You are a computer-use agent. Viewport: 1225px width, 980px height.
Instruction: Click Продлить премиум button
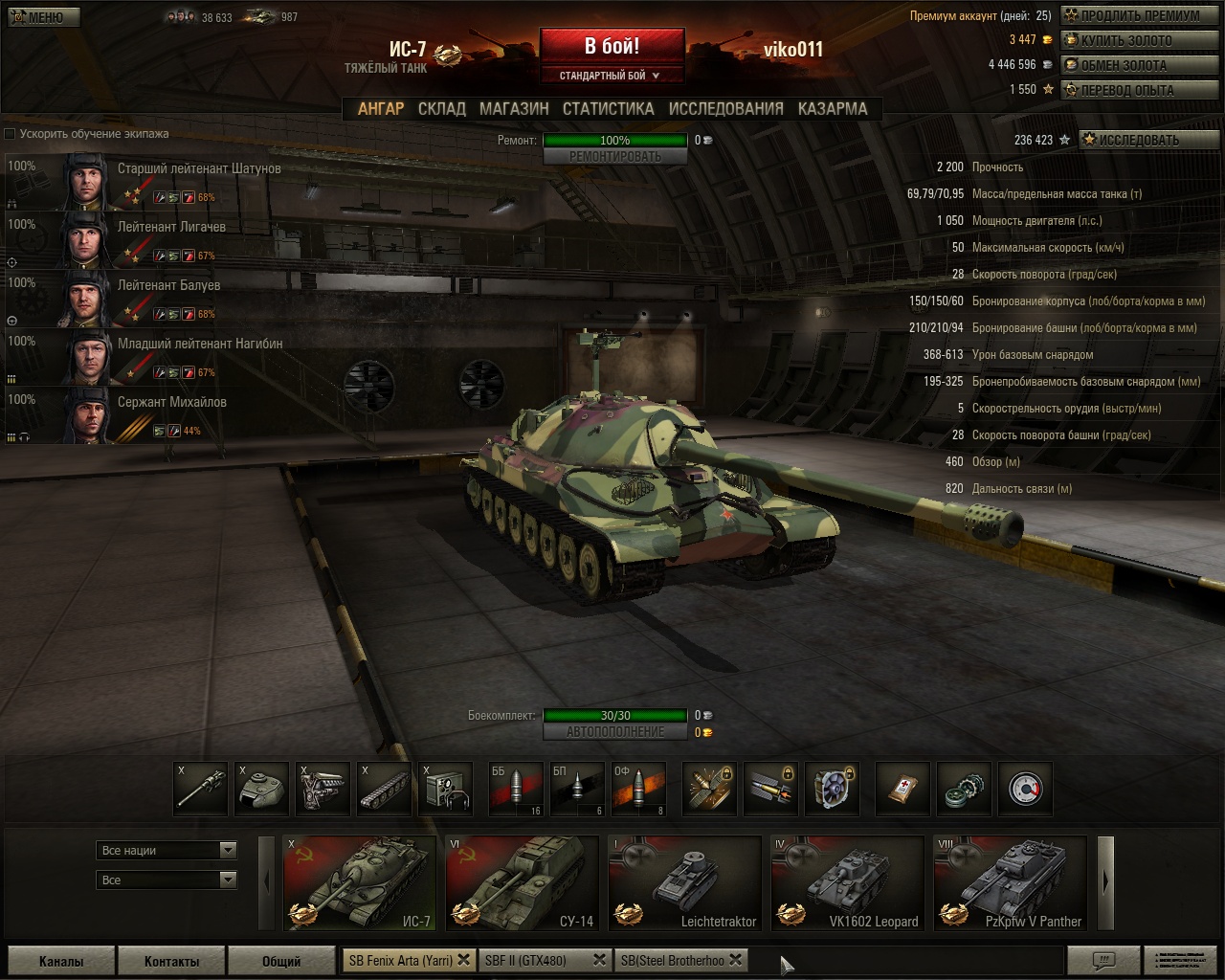click(1139, 15)
